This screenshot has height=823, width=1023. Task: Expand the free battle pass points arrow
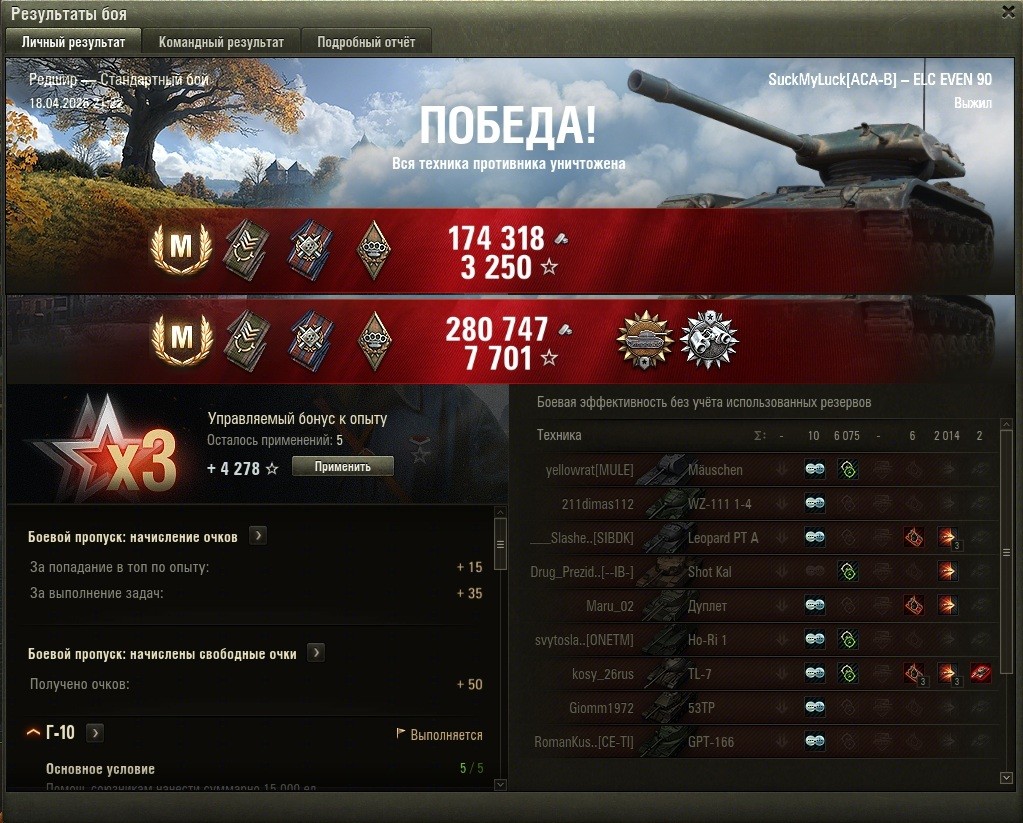[316, 653]
